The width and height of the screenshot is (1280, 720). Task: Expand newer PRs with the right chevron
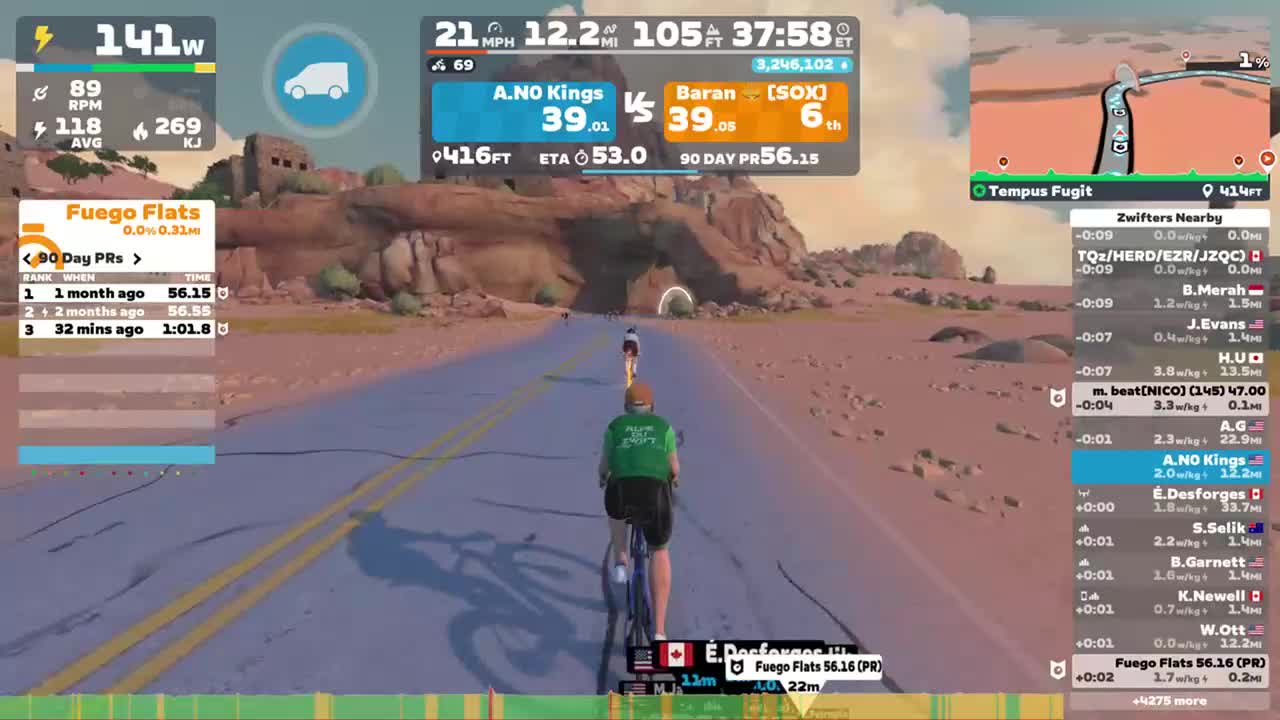[x=138, y=258]
